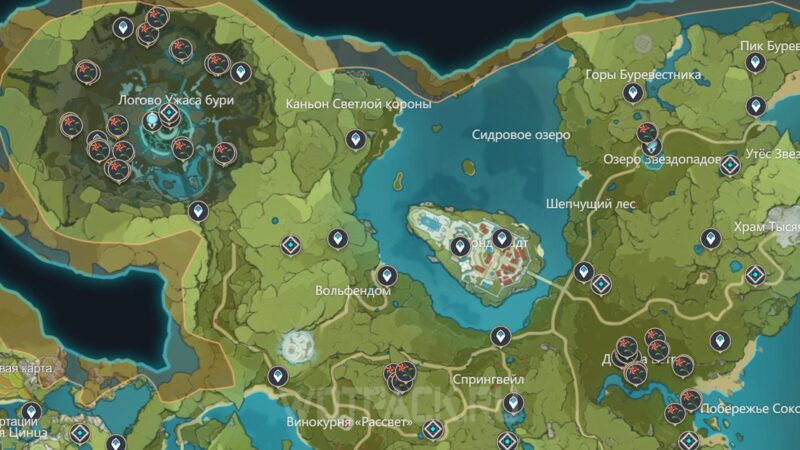This screenshot has height=450, width=800.
Task: Select the diamond domain marker below Храм Тысячи
Action: click(755, 274)
